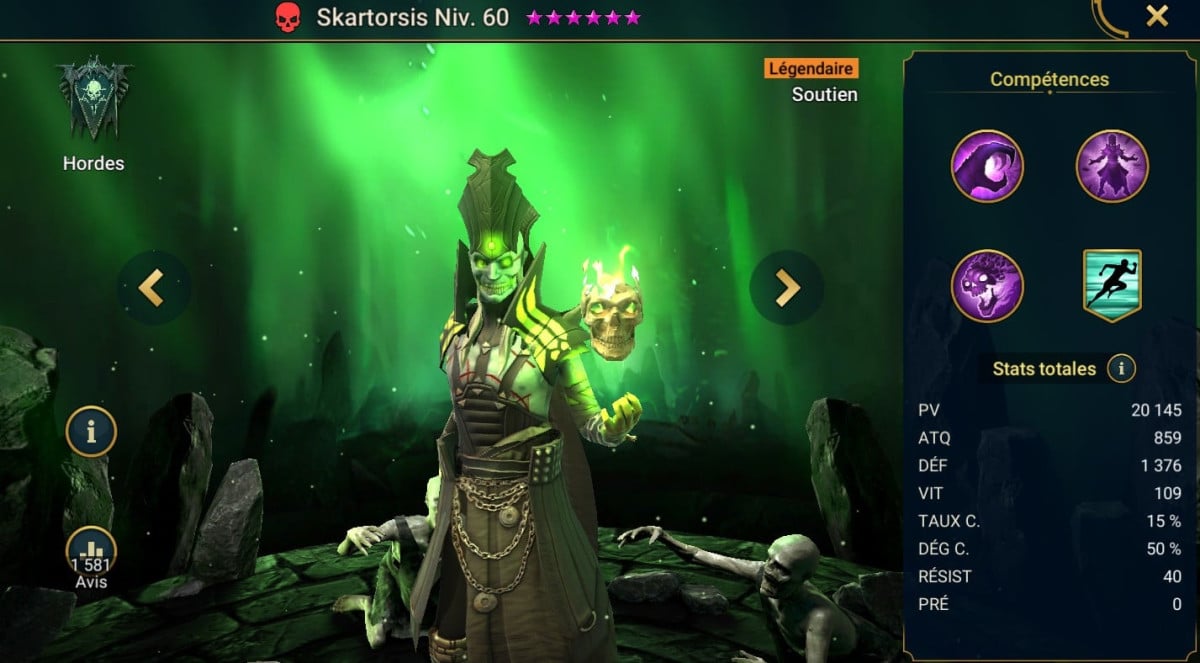1200x663 pixels.
Task: Select the purple claw skill icon
Action: [x=987, y=166]
